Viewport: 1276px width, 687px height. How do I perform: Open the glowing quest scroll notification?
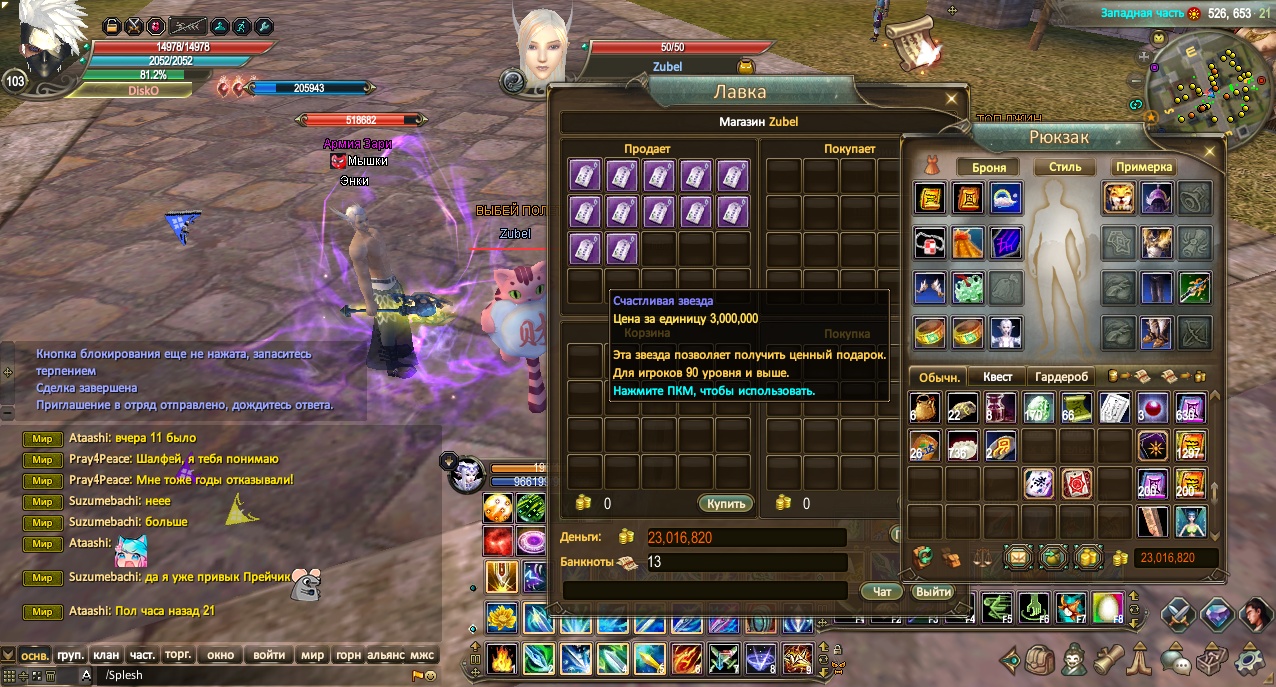[x=915, y=43]
